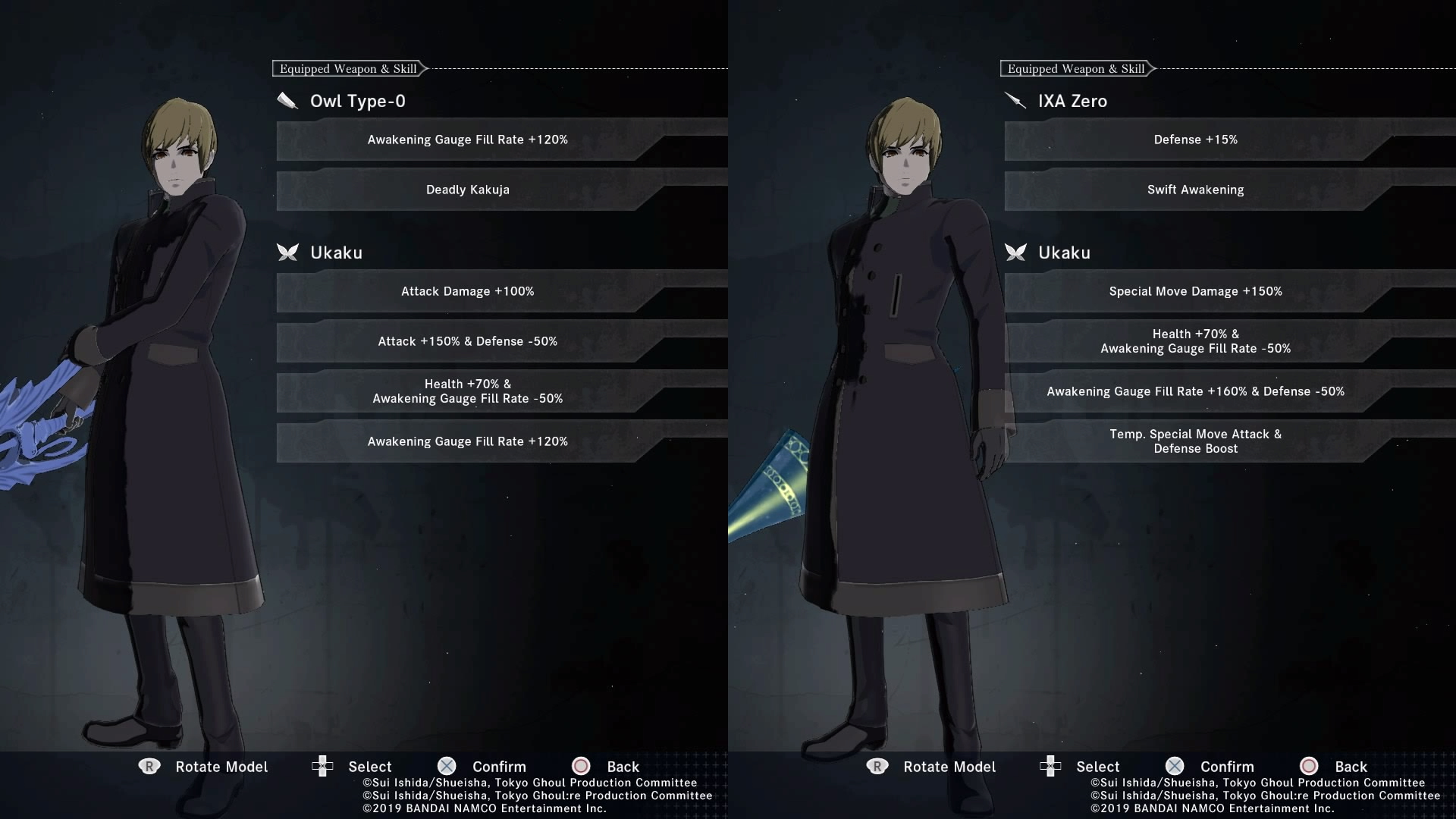Pick Attack +150% & Defense -50% skill

[467, 341]
